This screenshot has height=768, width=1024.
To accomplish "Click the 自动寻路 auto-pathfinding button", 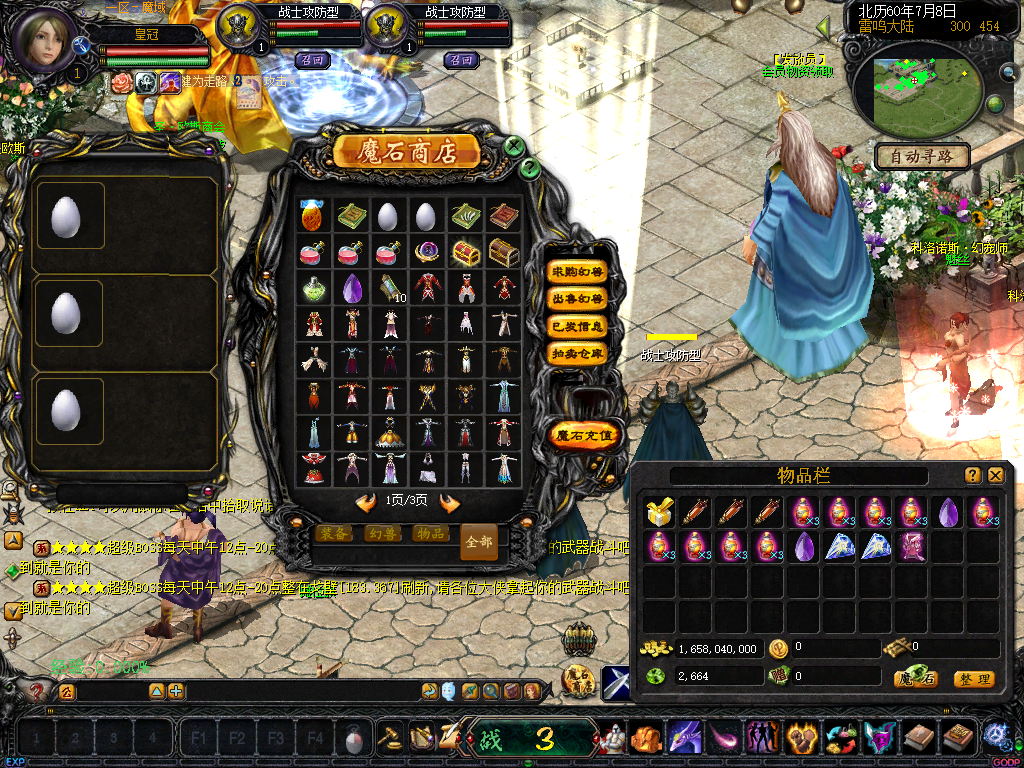I will coord(921,157).
